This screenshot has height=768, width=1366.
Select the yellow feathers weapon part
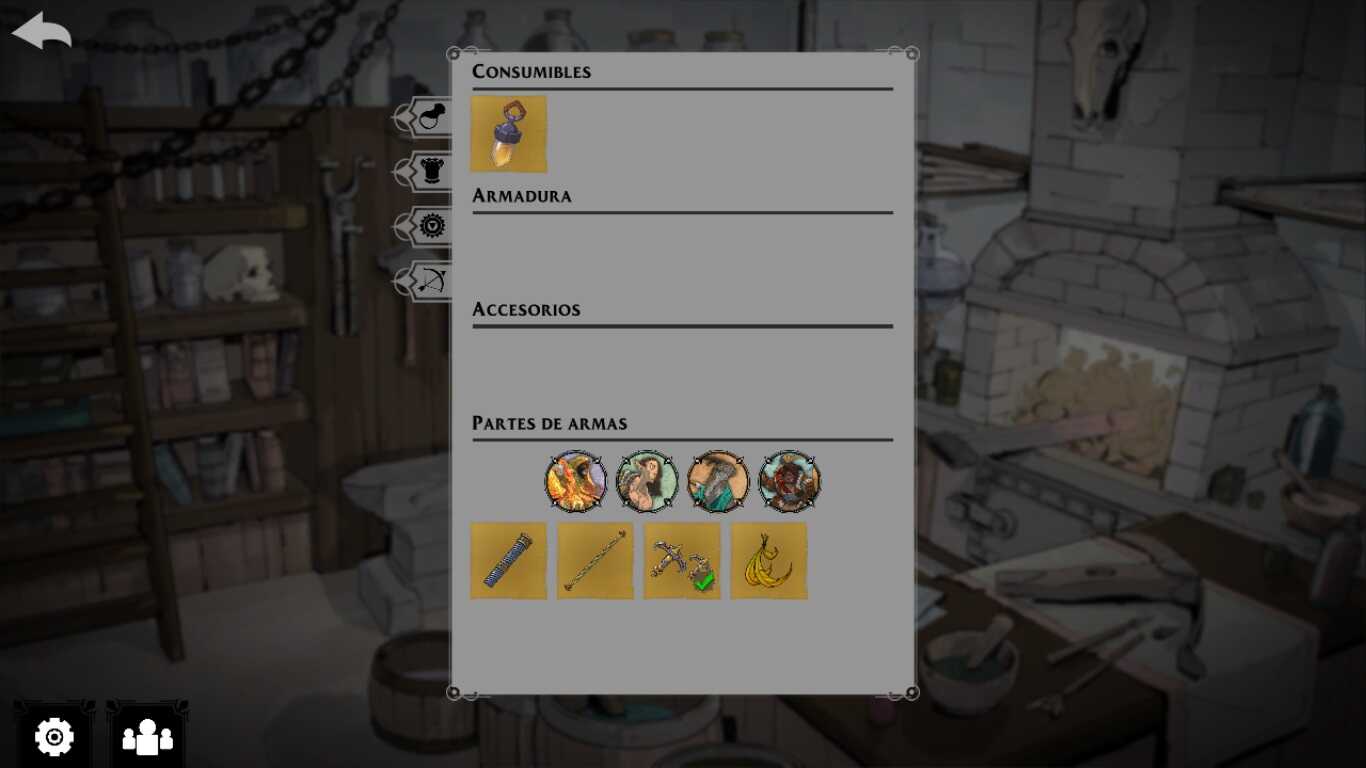pyautogui.click(x=769, y=561)
